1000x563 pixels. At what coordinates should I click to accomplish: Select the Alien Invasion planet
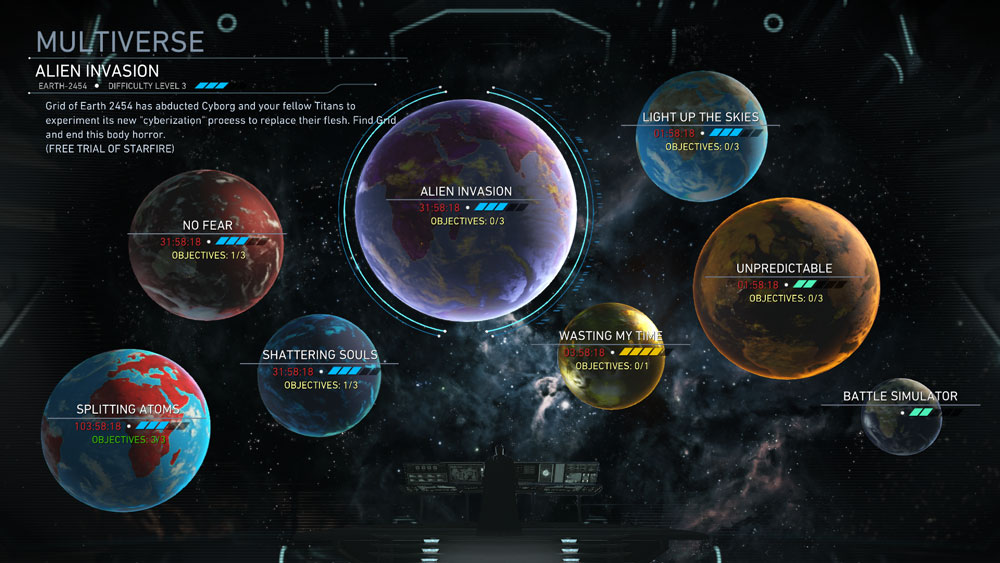click(x=465, y=208)
